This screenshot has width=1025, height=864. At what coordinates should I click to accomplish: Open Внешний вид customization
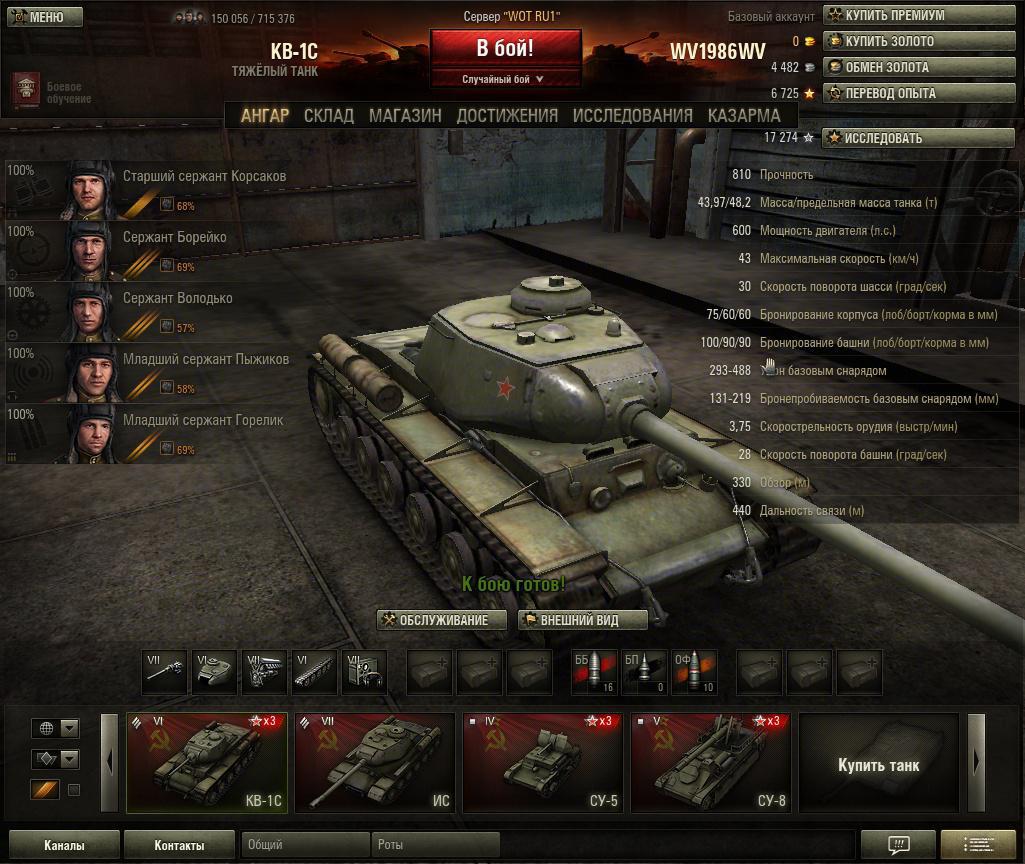(x=583, y=620)
